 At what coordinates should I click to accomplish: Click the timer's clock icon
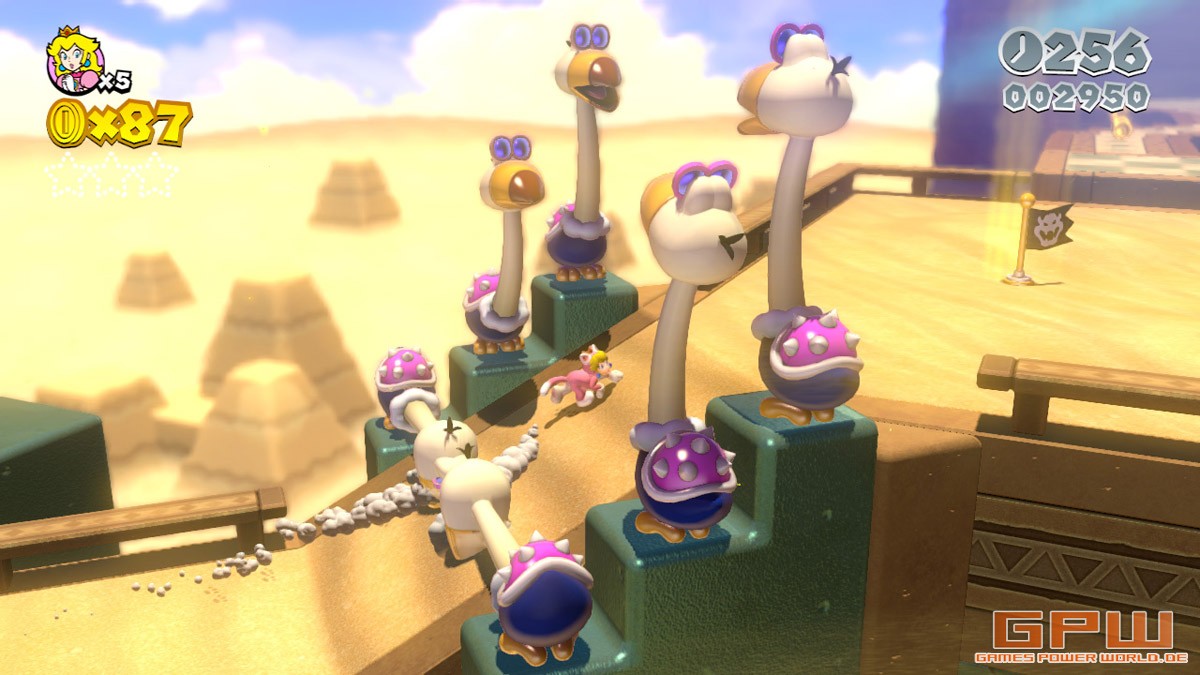coord(1022,51)
